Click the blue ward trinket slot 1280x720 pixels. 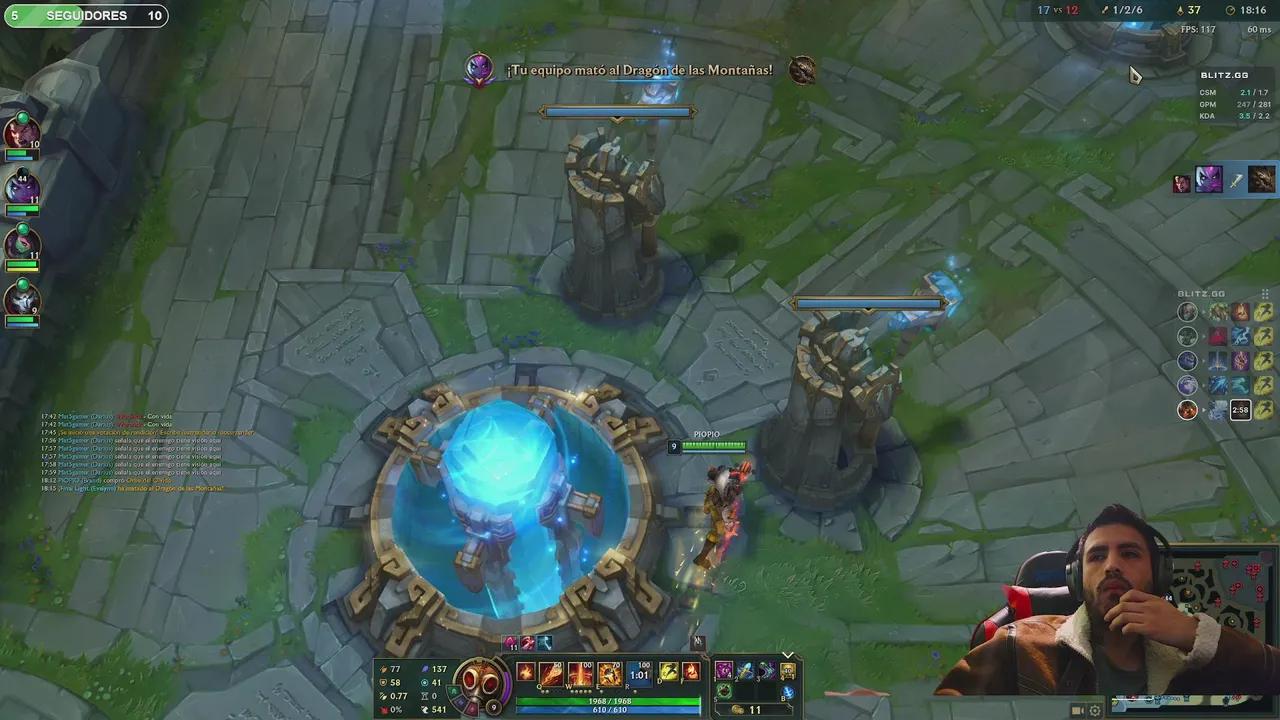[x=789, y=694]
